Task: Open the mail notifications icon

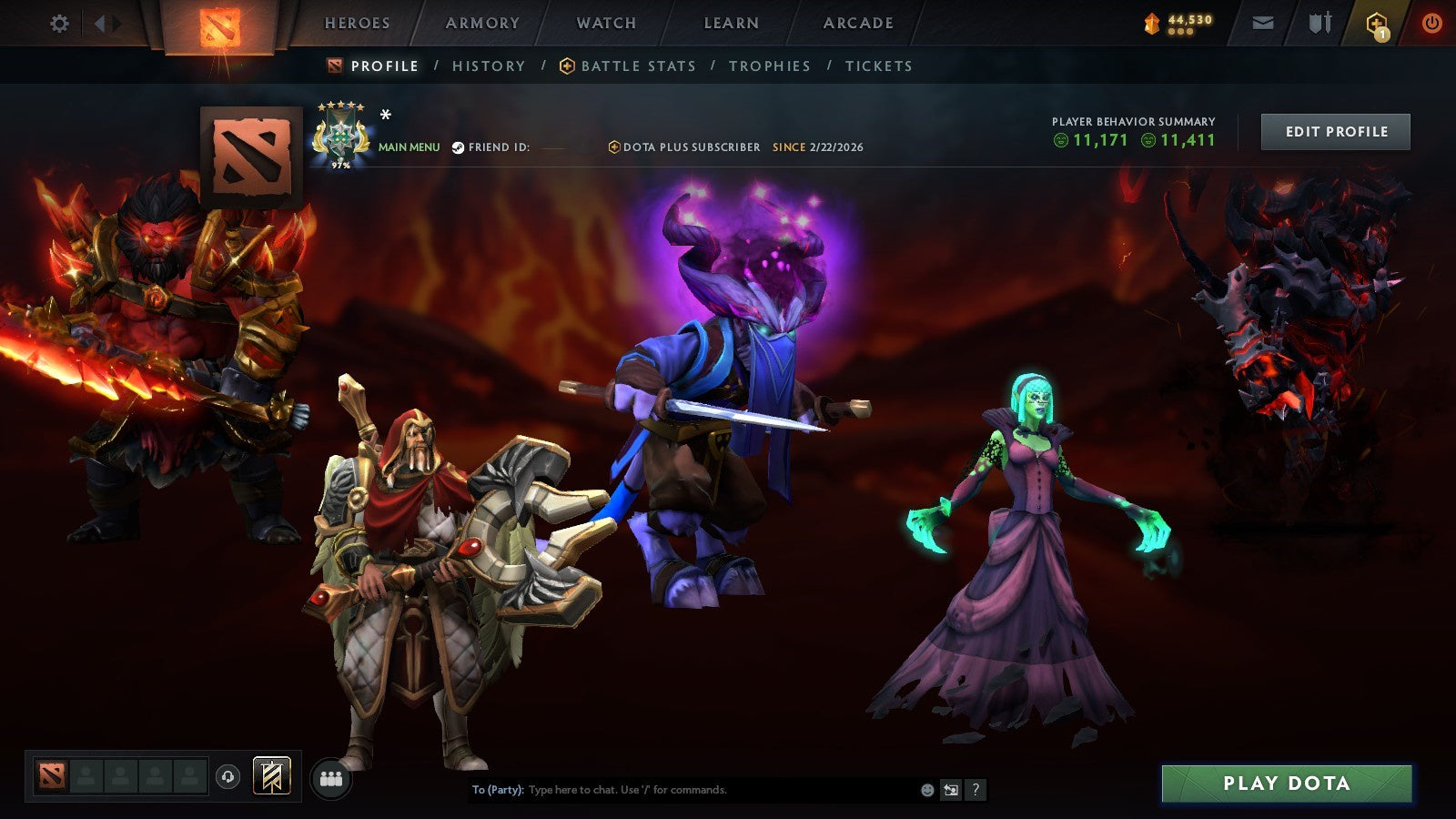Action: 1263,23
